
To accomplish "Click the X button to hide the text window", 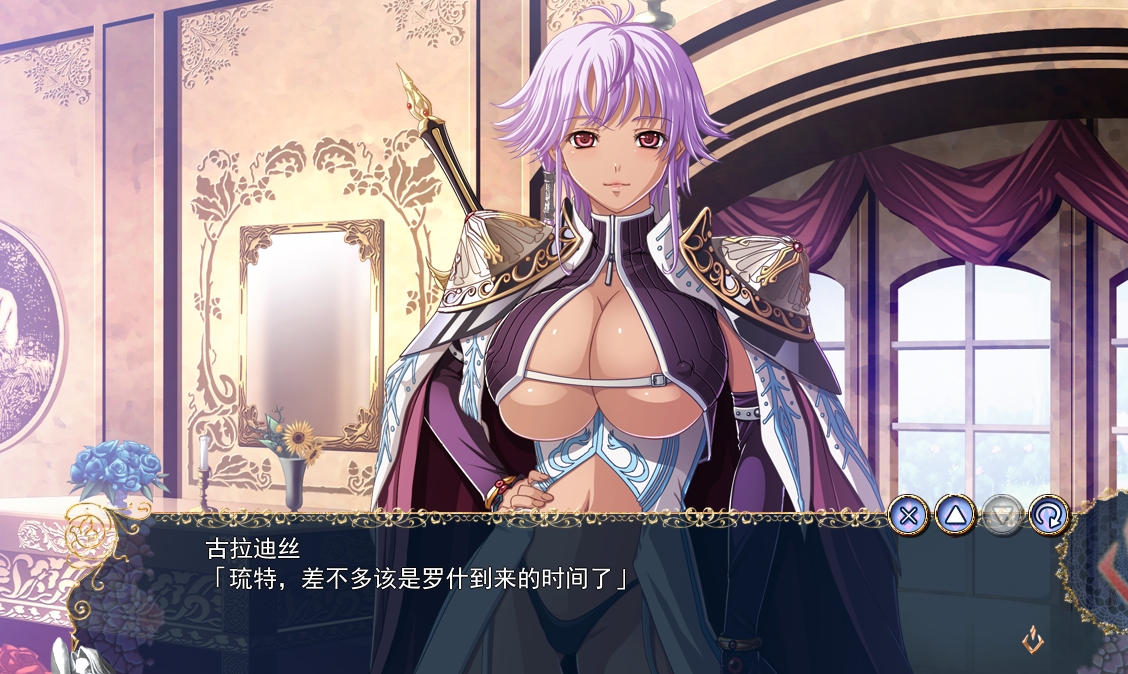I will point(908,516).
